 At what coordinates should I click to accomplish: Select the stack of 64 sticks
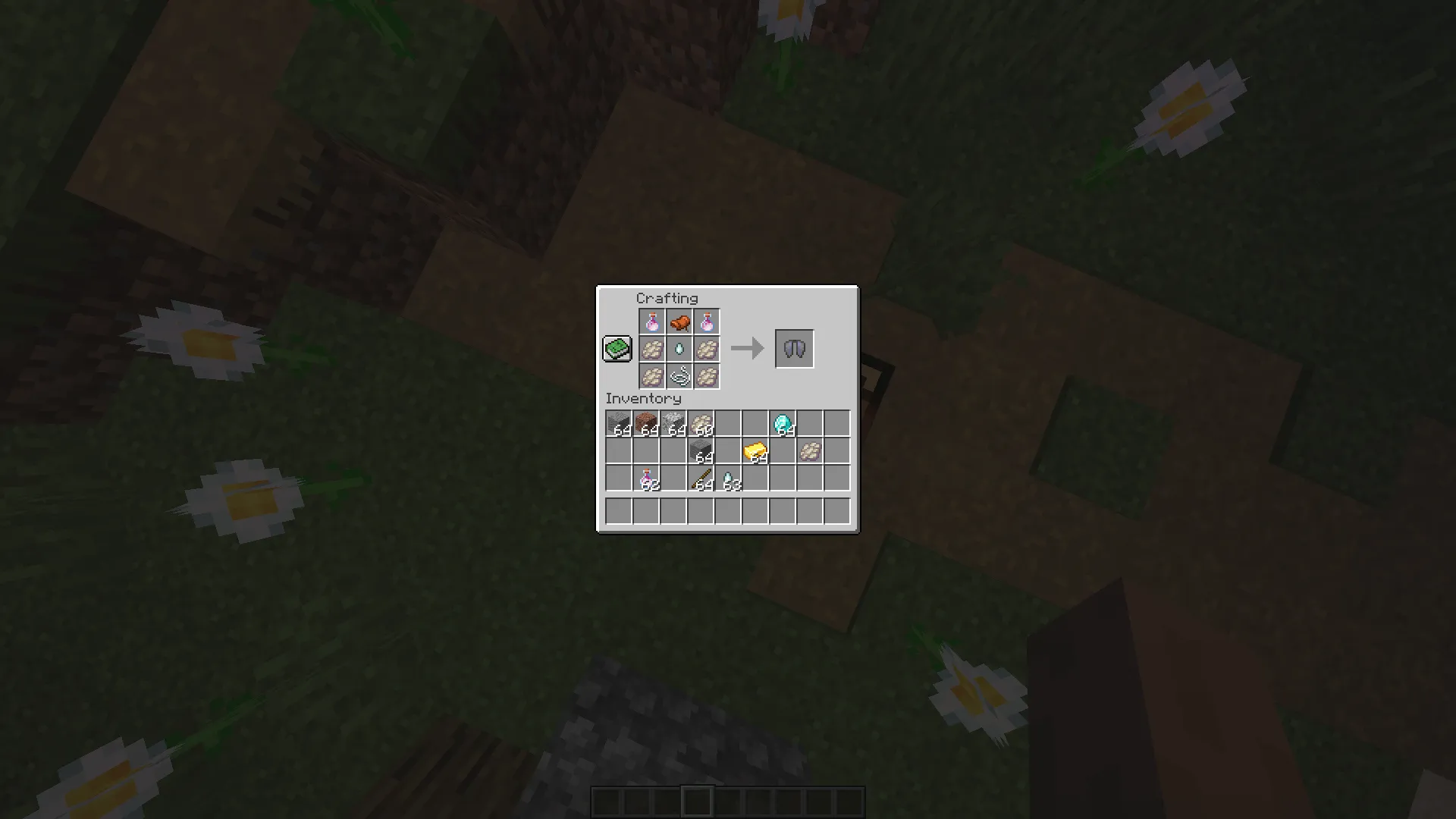[x=699, y=478]
